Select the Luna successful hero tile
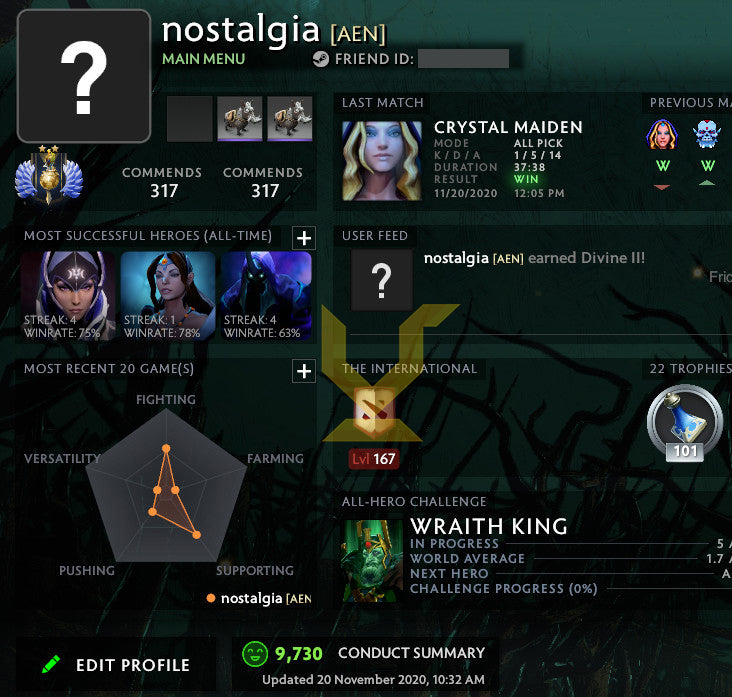 pyautogui.click(x=69, y=296)
